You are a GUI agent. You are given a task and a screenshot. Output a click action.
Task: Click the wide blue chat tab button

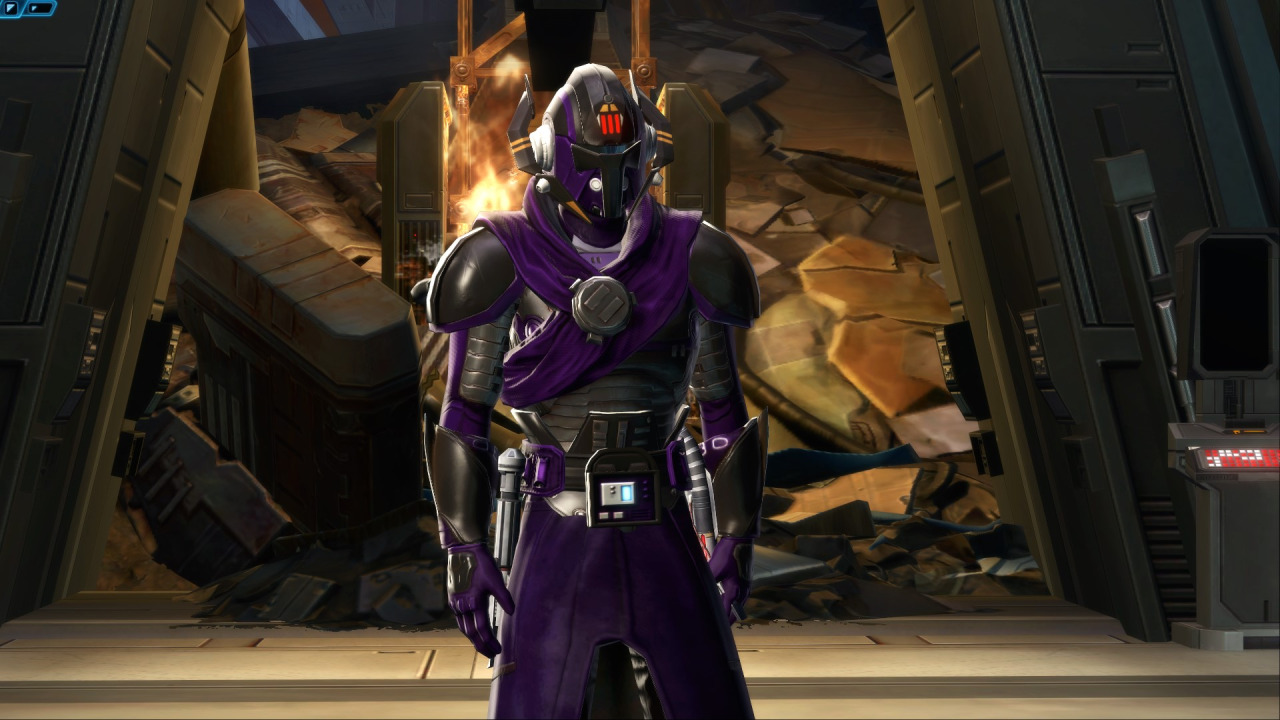pyautogui.click(x=40, y=8)
